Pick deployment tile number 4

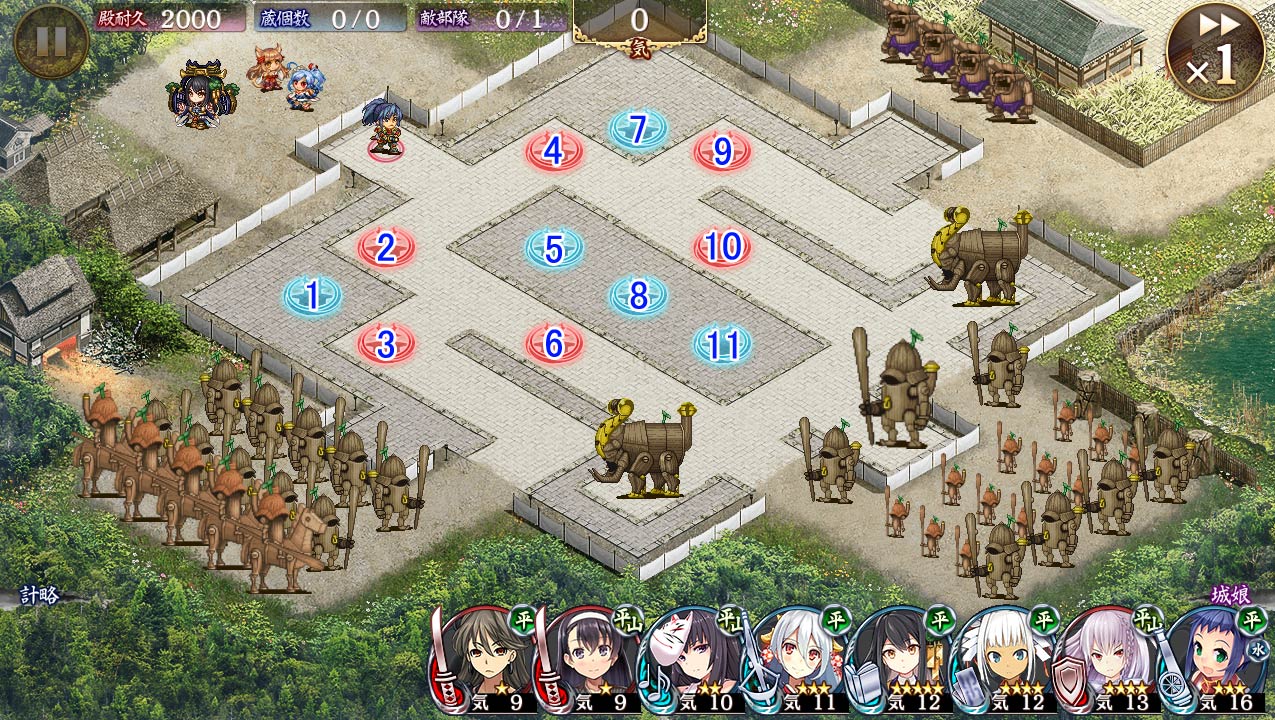[554, 152]
